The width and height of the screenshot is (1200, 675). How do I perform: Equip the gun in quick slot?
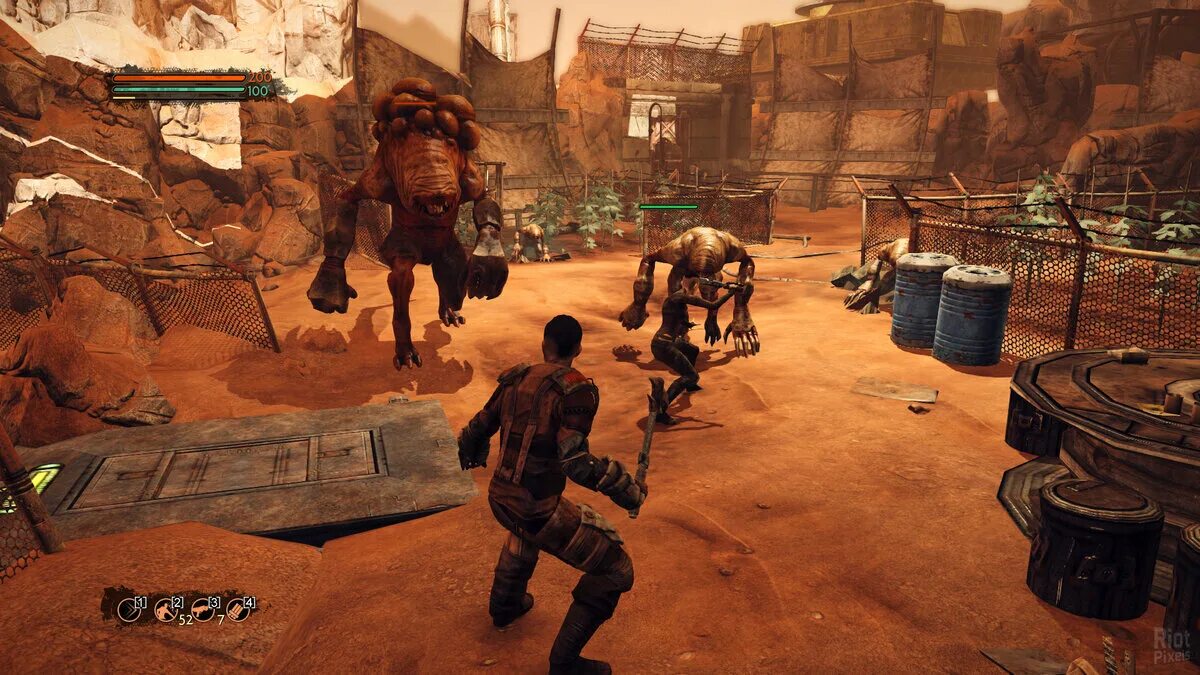pyautogui.click(x=203, y=609)
